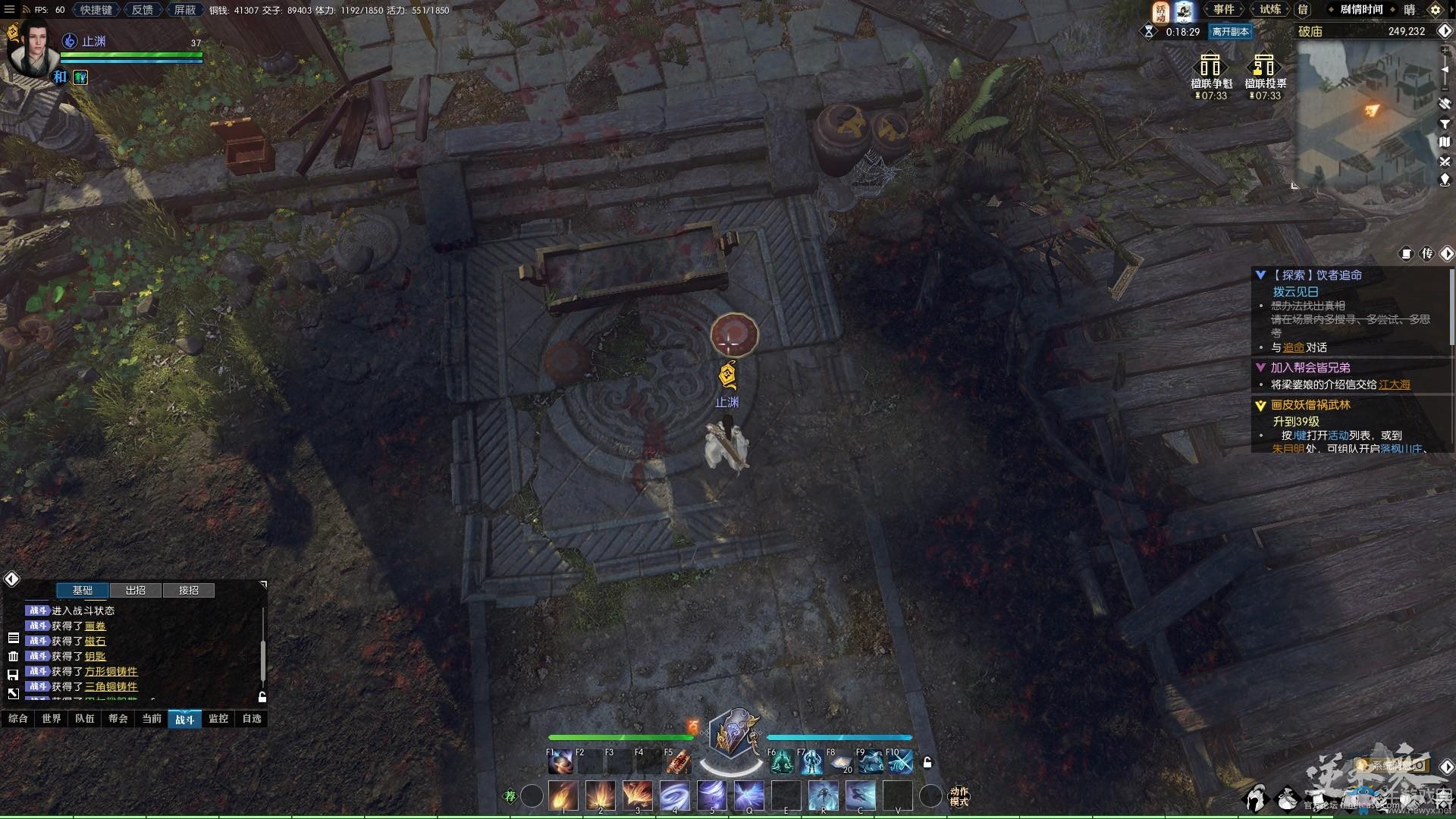Toggle the 动作模式 action mode button
The width and height of the screenshot is (1456, 819).
[959, 796]
